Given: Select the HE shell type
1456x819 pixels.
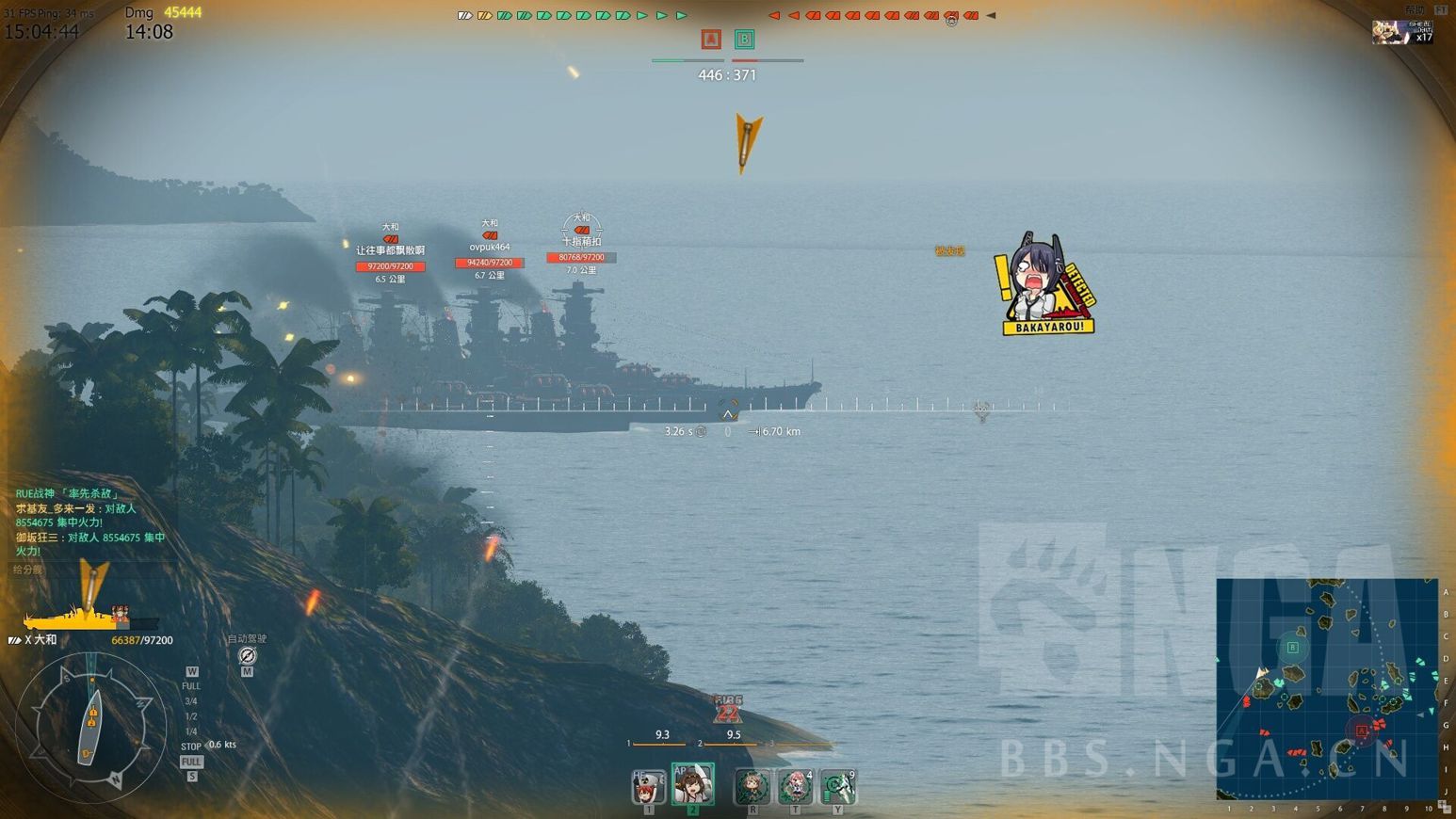Looking at the screenshot, I should [x=648, y=787].
